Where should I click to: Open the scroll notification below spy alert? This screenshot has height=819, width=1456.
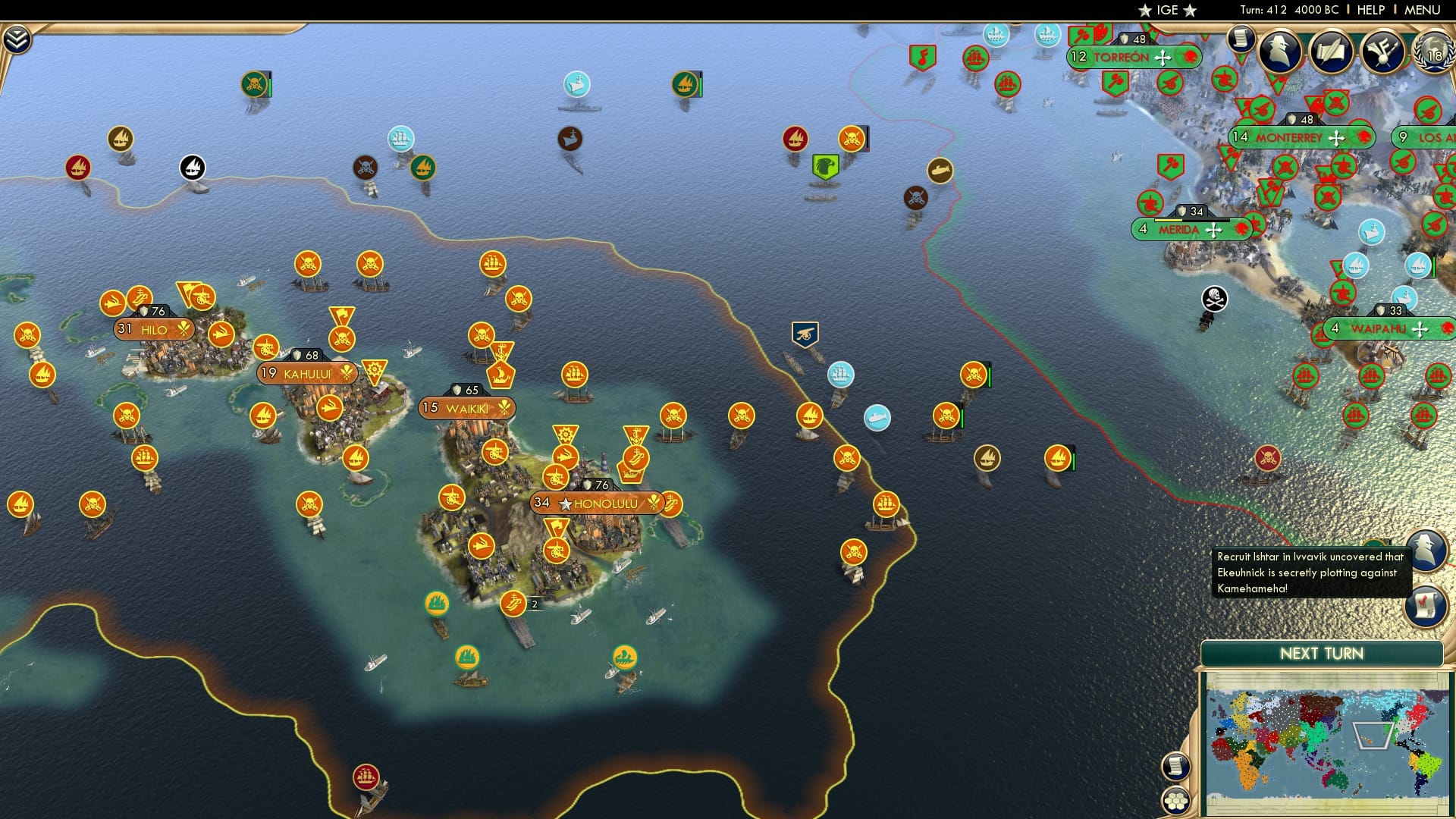tap(1426, 604)
